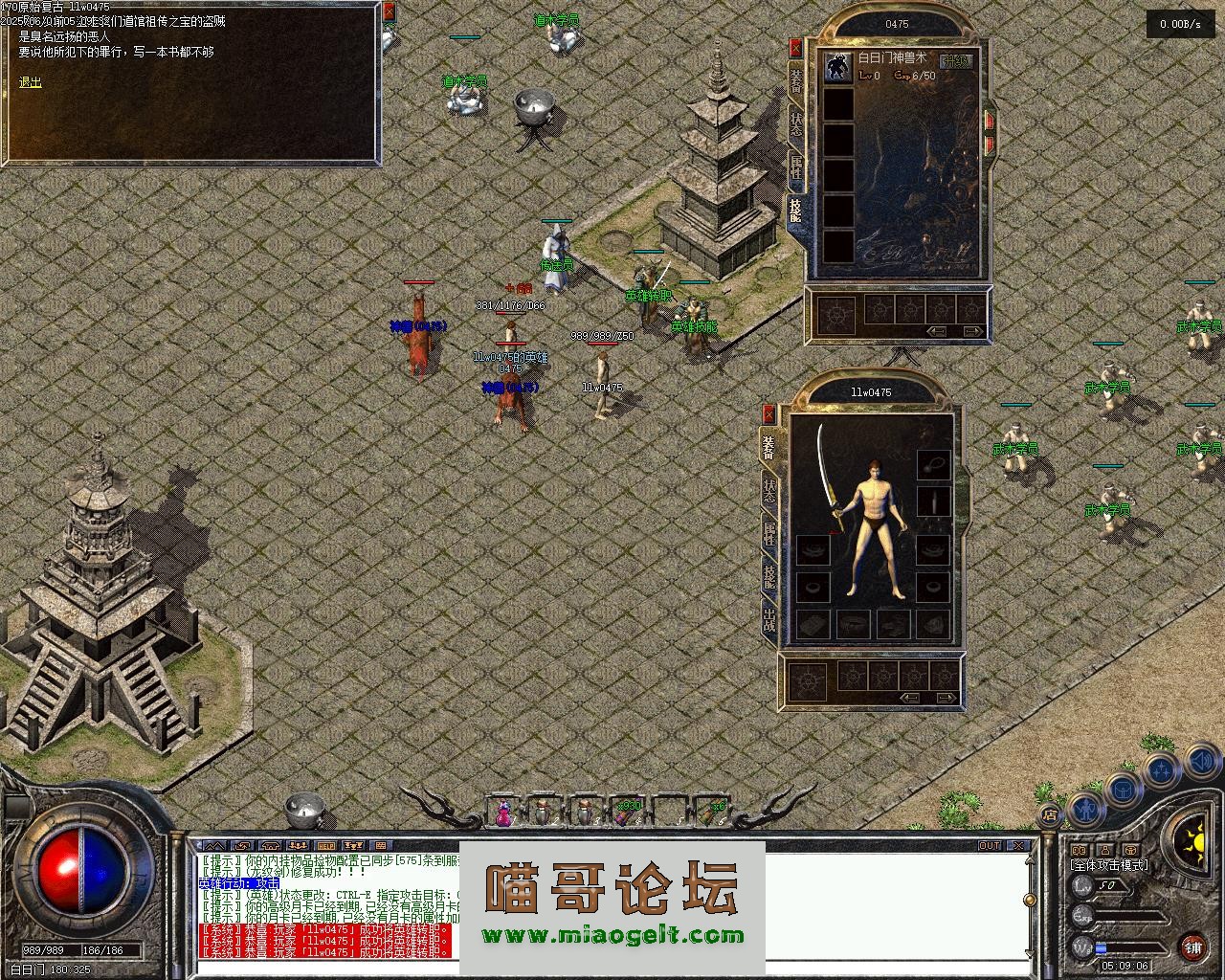Screen dimensions: 1225x980
Task: Click the OUT button on the chat box
Action: (989, 846)
